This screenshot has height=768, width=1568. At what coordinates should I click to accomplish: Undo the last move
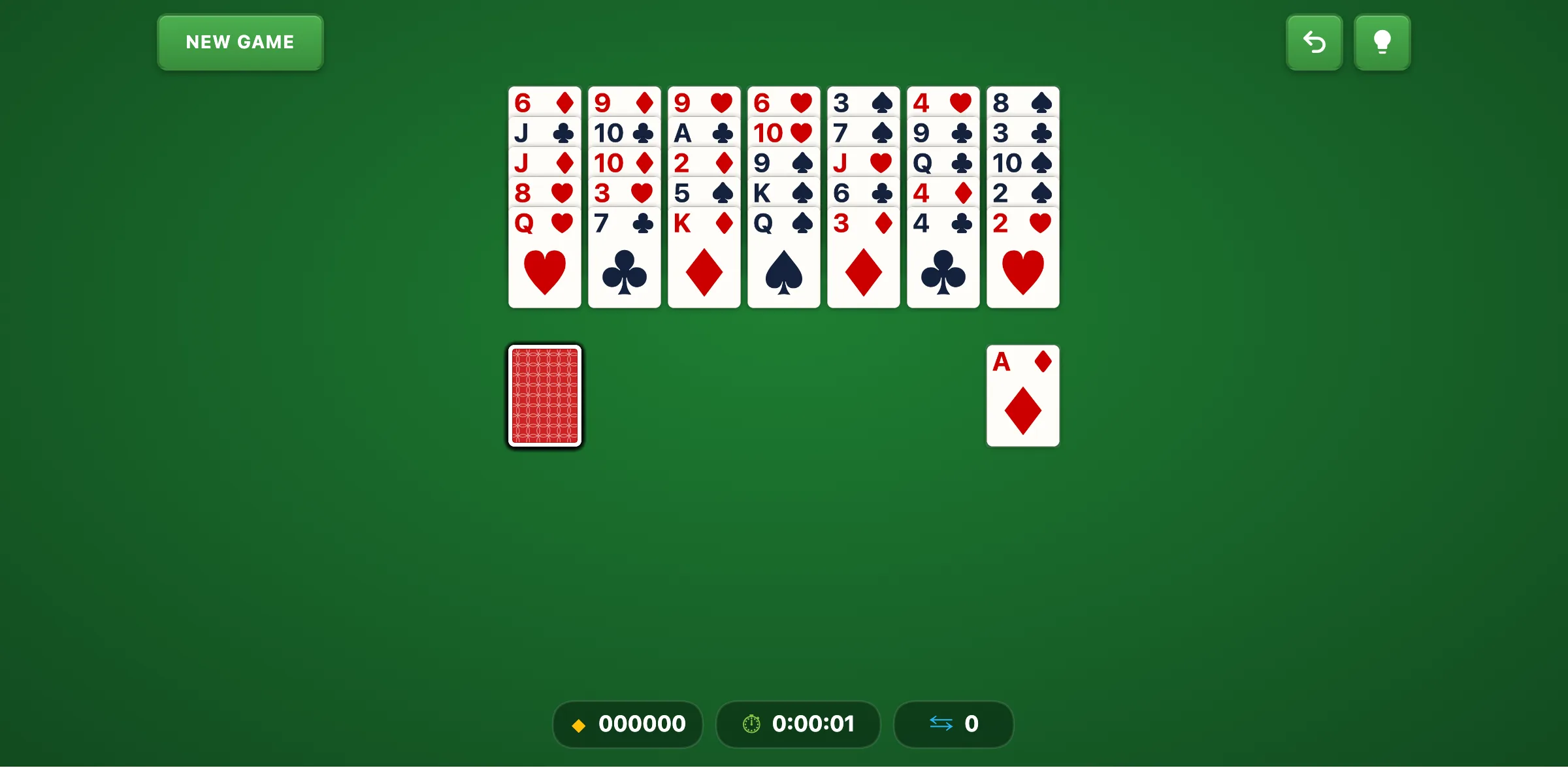(x=1314, y=42)
